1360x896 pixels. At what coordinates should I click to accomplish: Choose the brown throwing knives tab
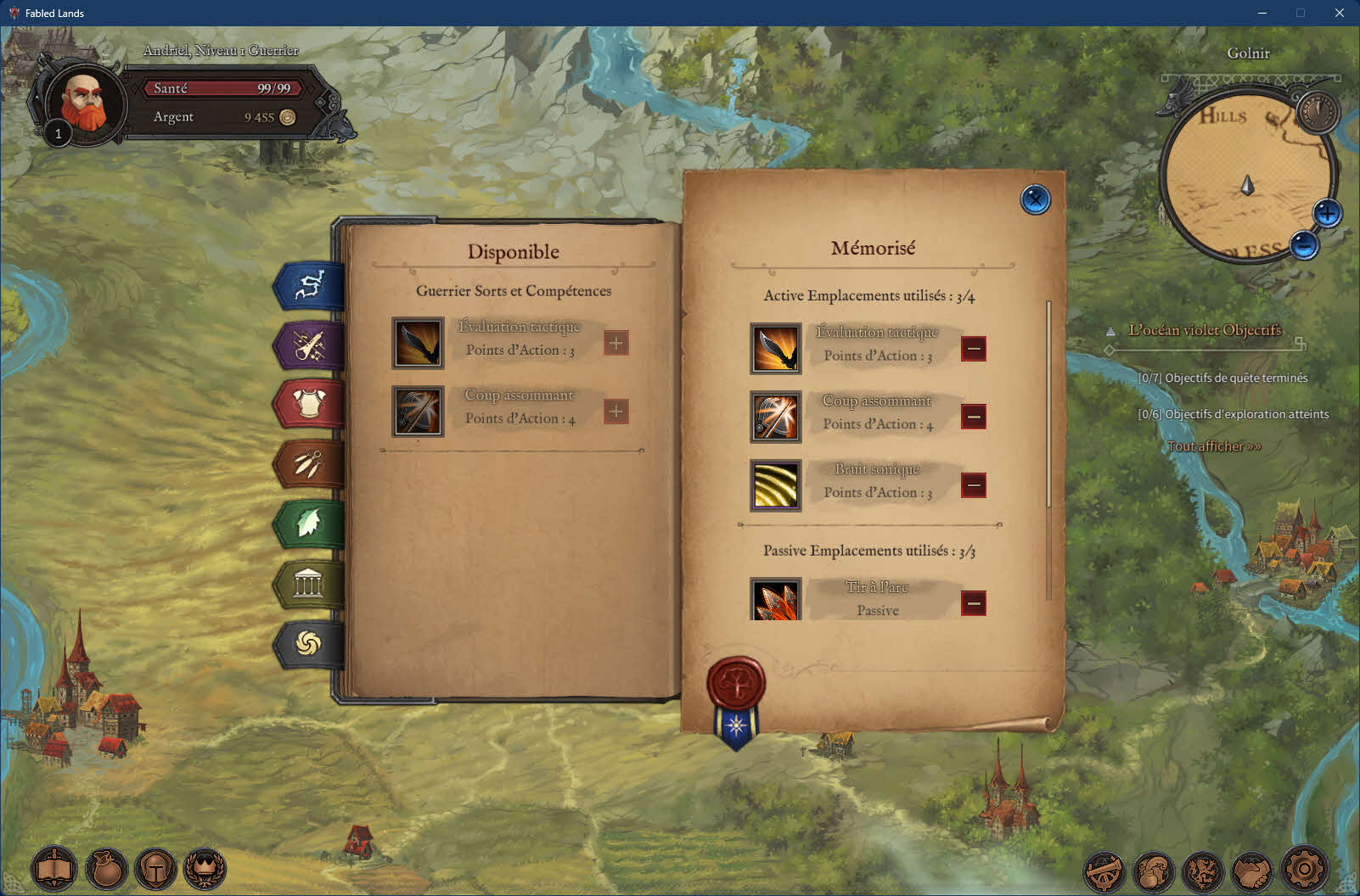pos(309,464)
